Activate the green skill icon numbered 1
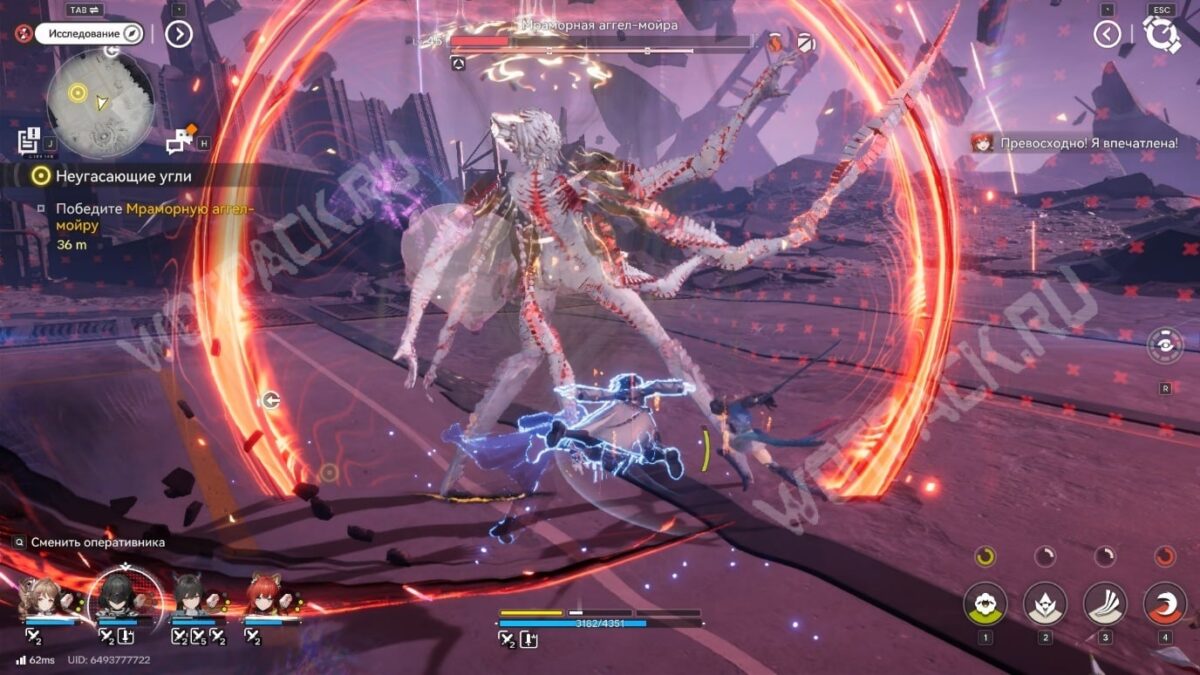 pos(985,603)
